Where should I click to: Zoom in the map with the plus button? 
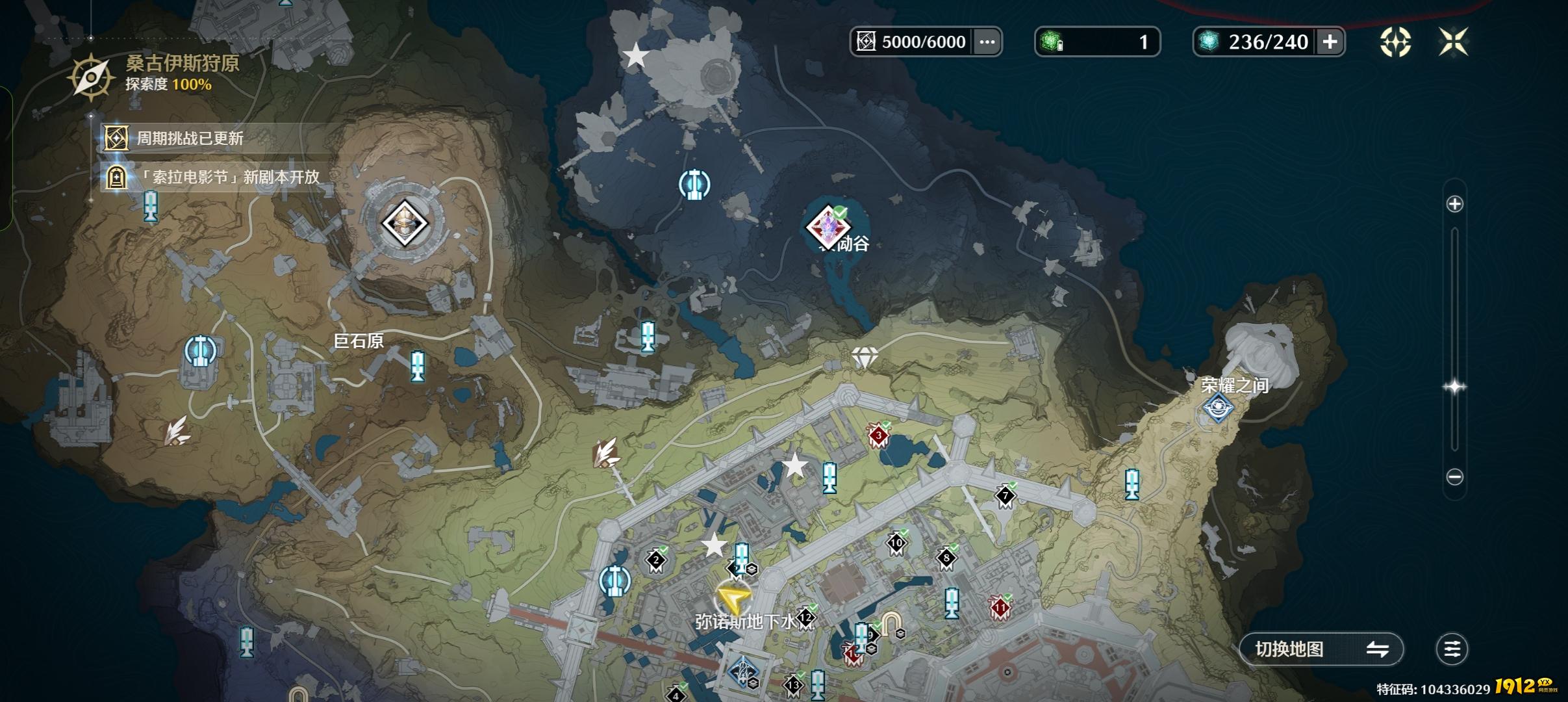[1454, 204]
